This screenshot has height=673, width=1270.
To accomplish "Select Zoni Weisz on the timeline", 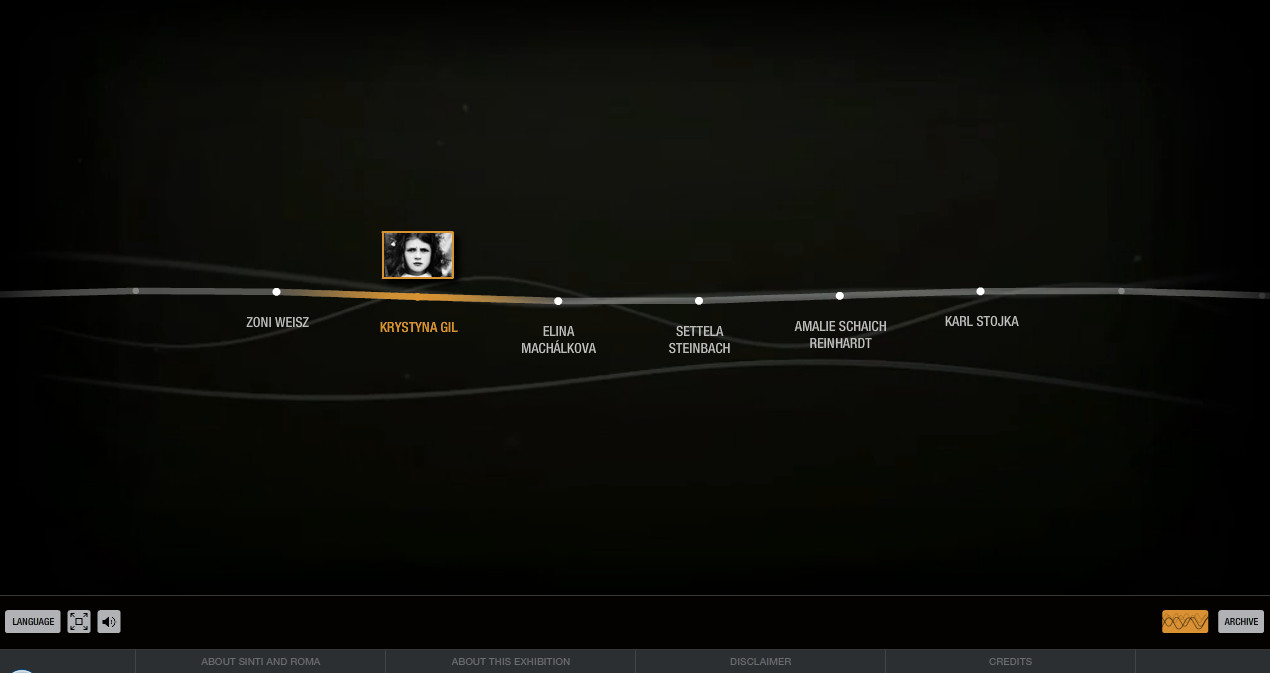I will tap(277, 322).
